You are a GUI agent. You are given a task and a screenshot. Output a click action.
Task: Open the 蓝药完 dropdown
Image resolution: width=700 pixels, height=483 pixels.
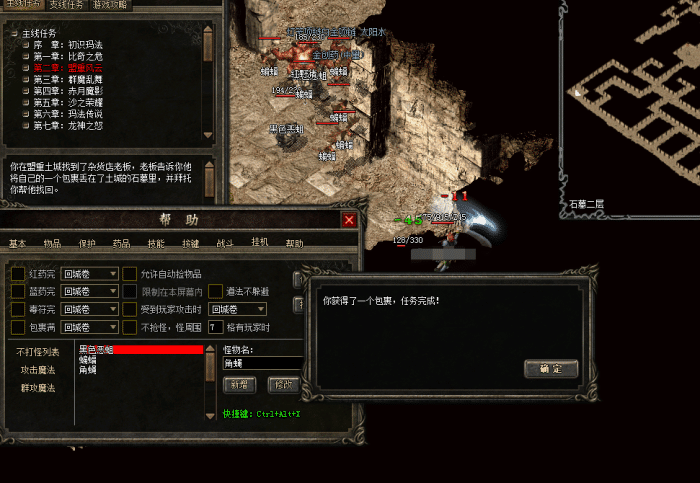(113, 291)
